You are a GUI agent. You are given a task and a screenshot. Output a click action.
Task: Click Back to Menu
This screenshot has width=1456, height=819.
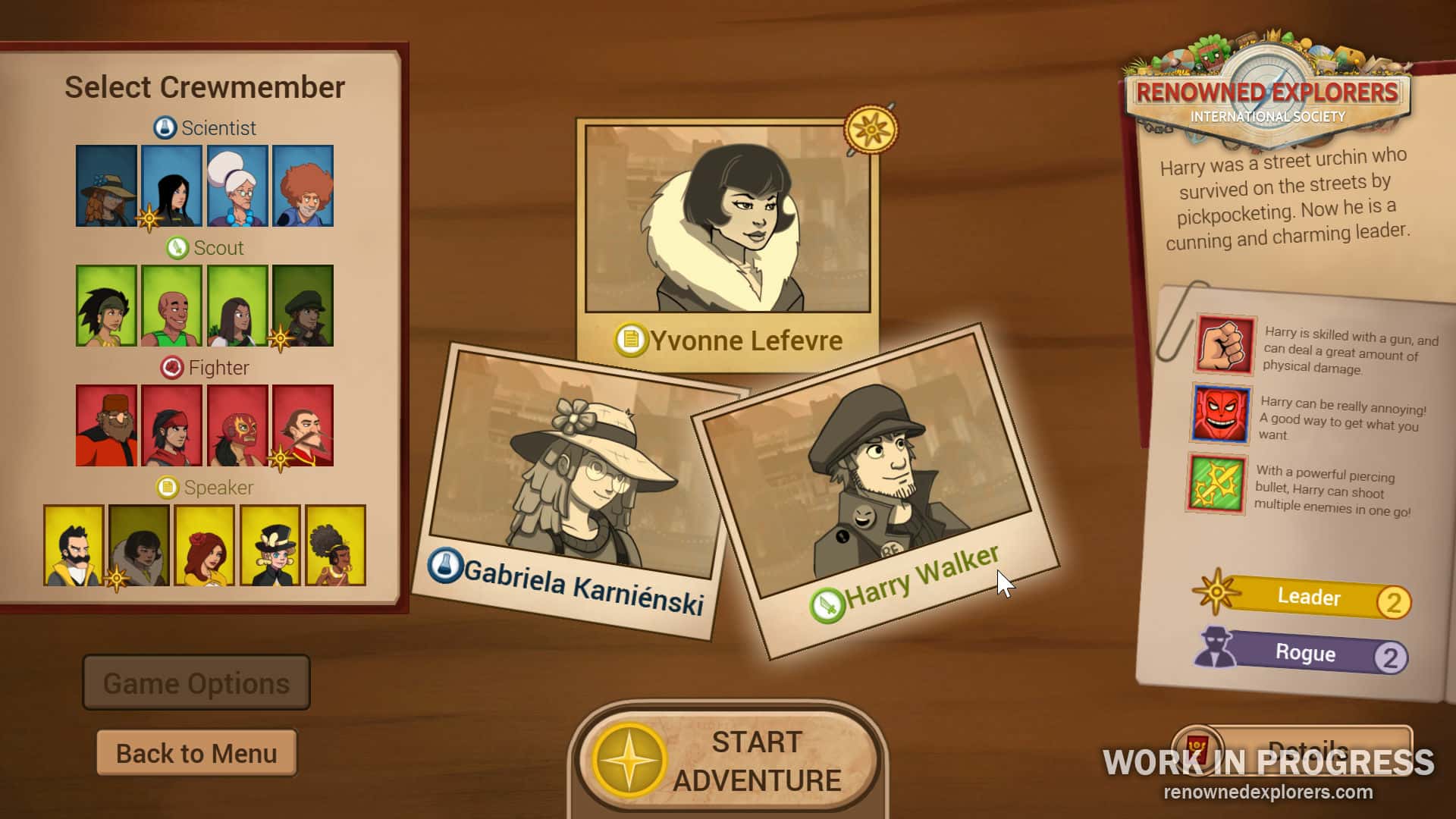[196, 752]
